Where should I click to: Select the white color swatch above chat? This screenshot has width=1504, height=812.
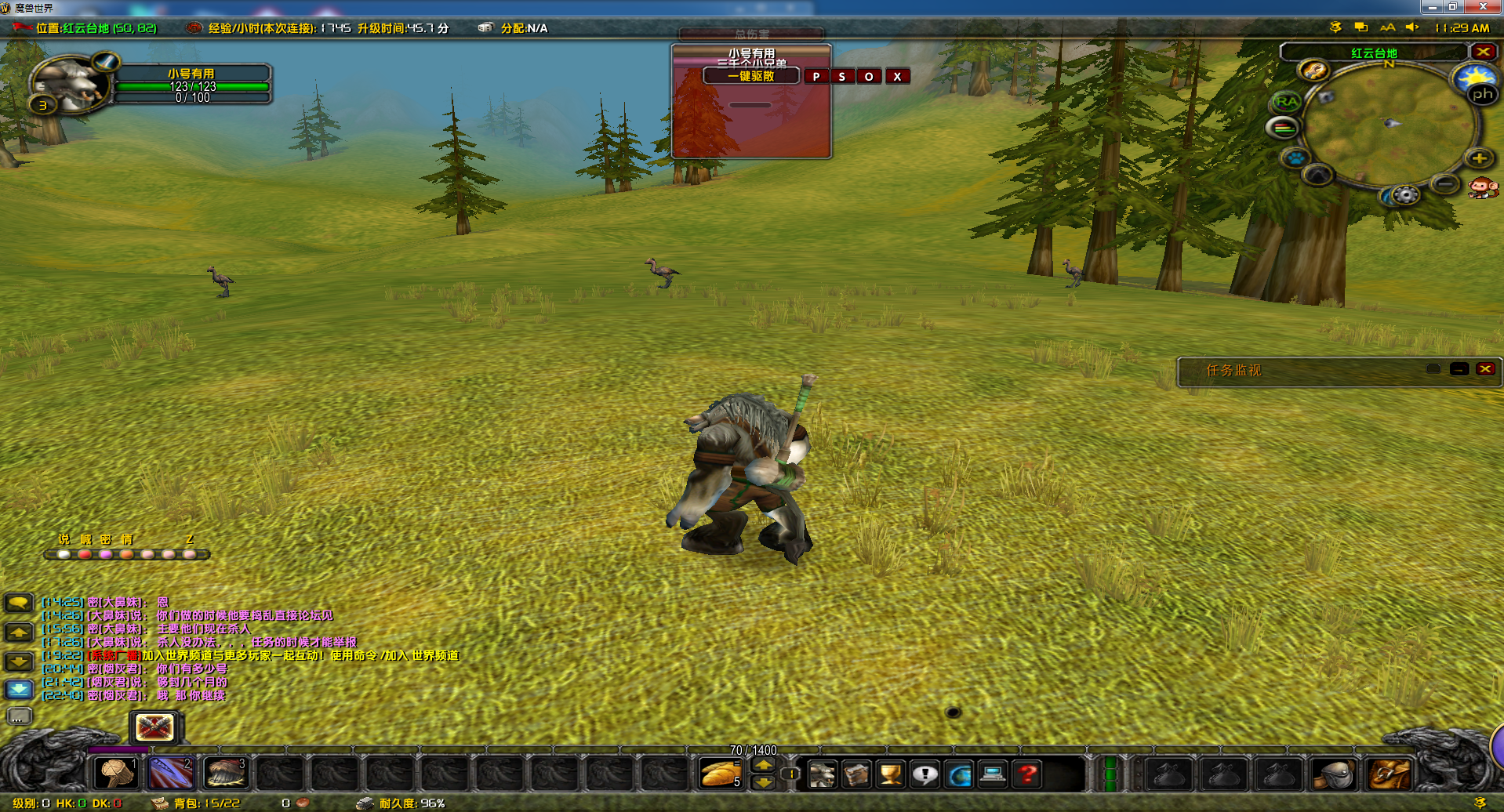tap(64, 554)
